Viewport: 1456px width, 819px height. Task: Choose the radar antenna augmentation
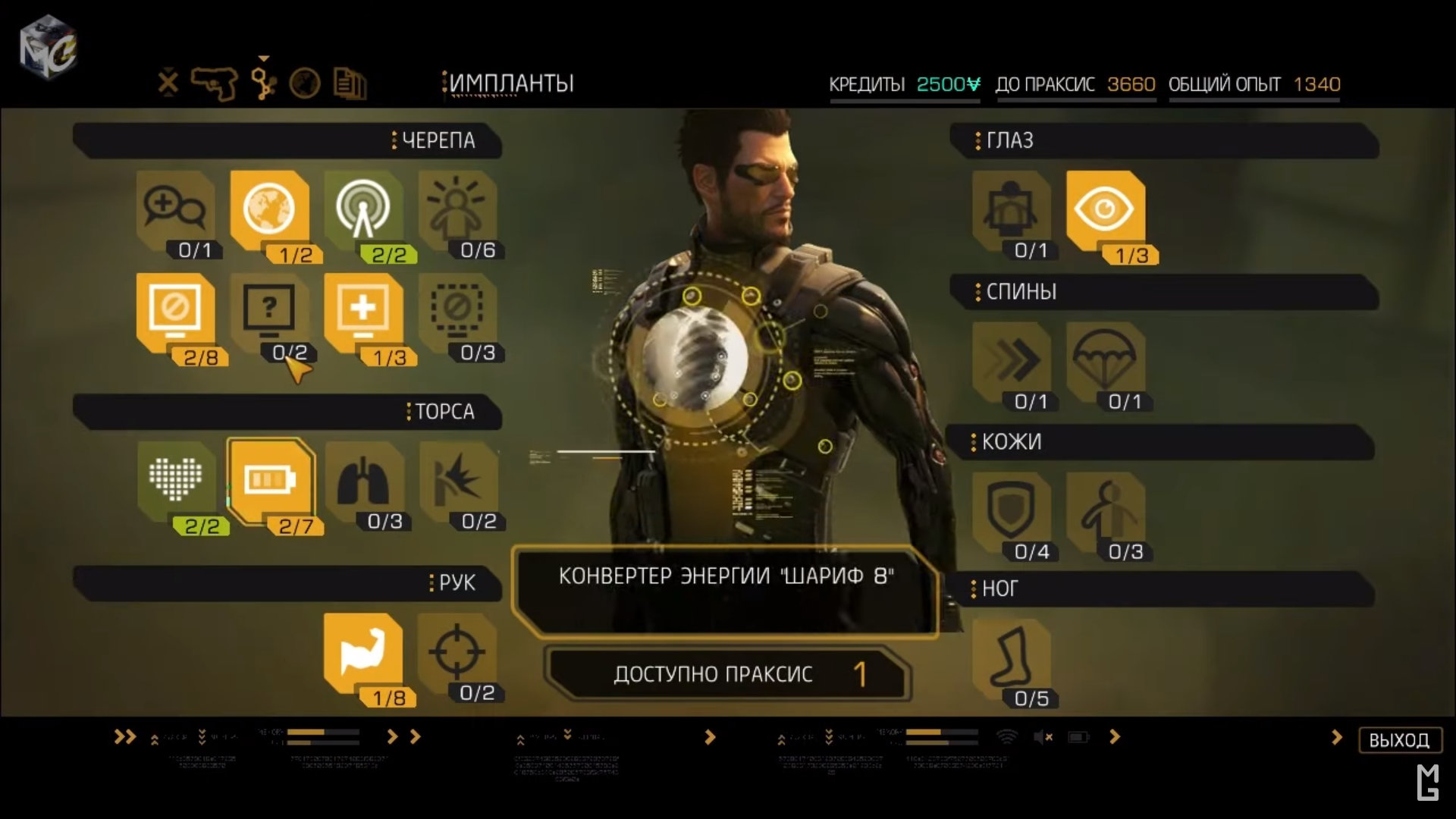pyautogui.click(x=363, y=209)
